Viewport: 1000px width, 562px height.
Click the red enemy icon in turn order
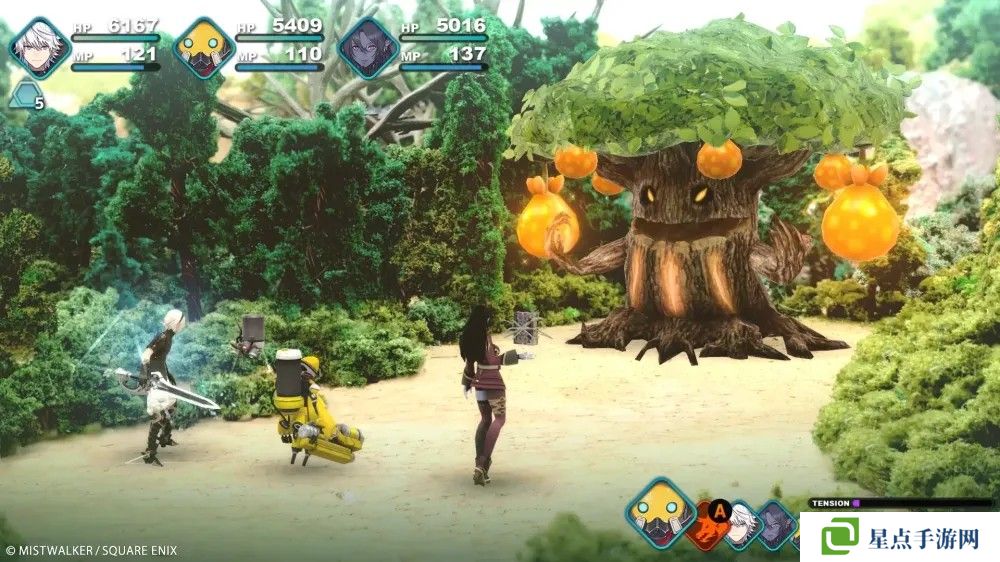coord(709,524)
